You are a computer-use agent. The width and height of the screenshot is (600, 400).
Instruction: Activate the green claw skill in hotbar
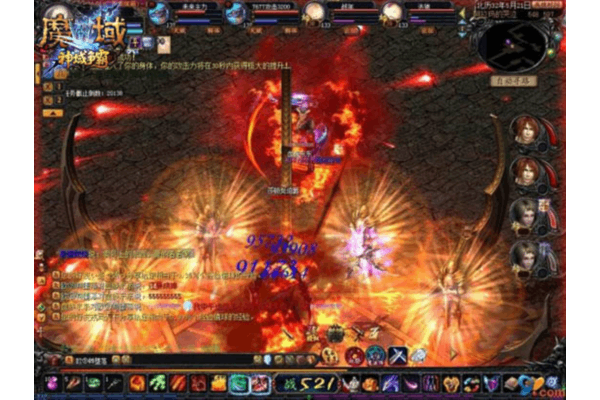click(157, 383)
